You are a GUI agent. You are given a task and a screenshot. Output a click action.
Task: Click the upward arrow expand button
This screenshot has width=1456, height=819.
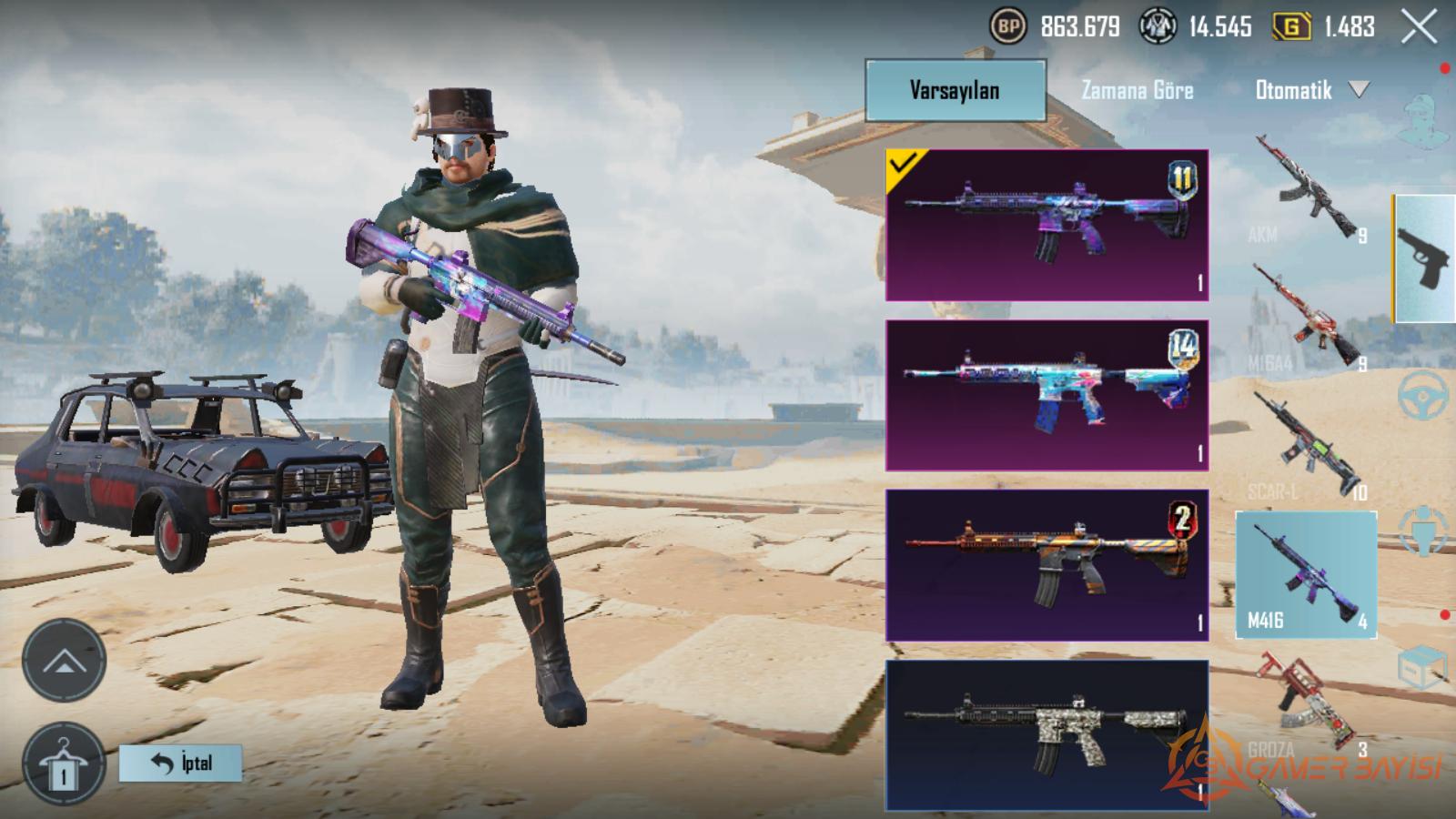click(64, 661)
